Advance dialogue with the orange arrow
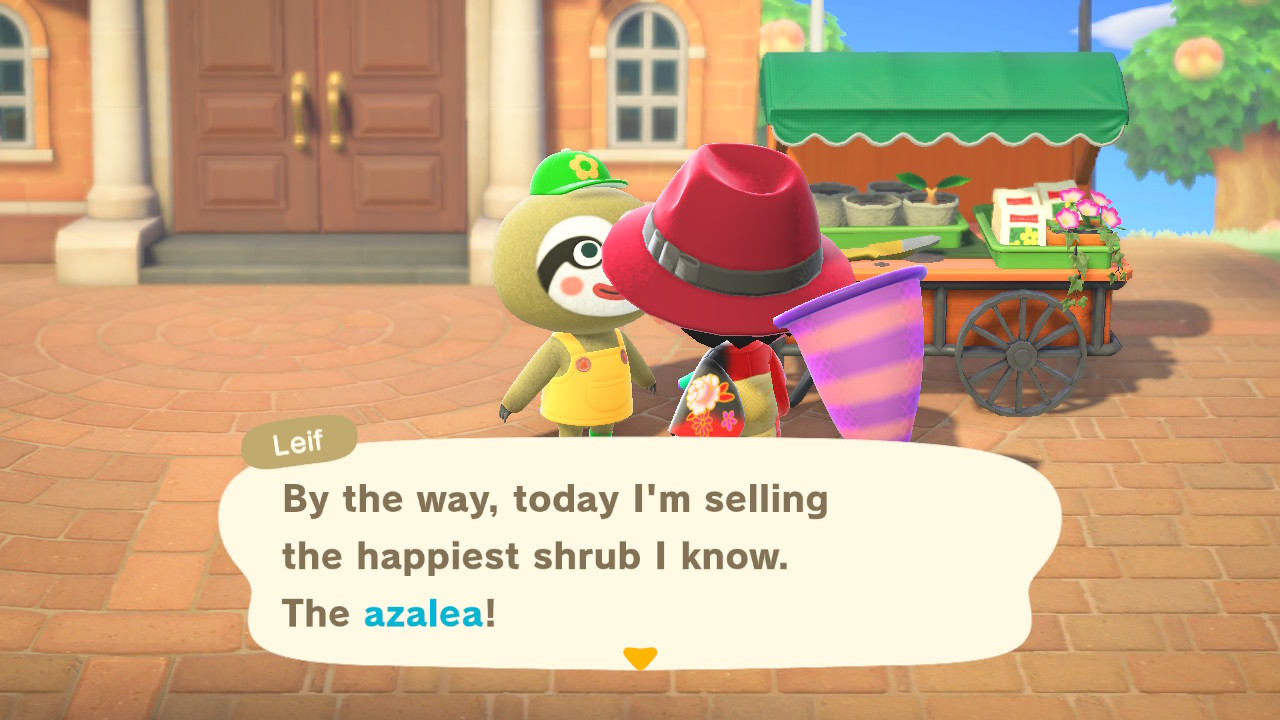Screen dimensions: 1280x720 pyautogui.click(x=639, y=657)
